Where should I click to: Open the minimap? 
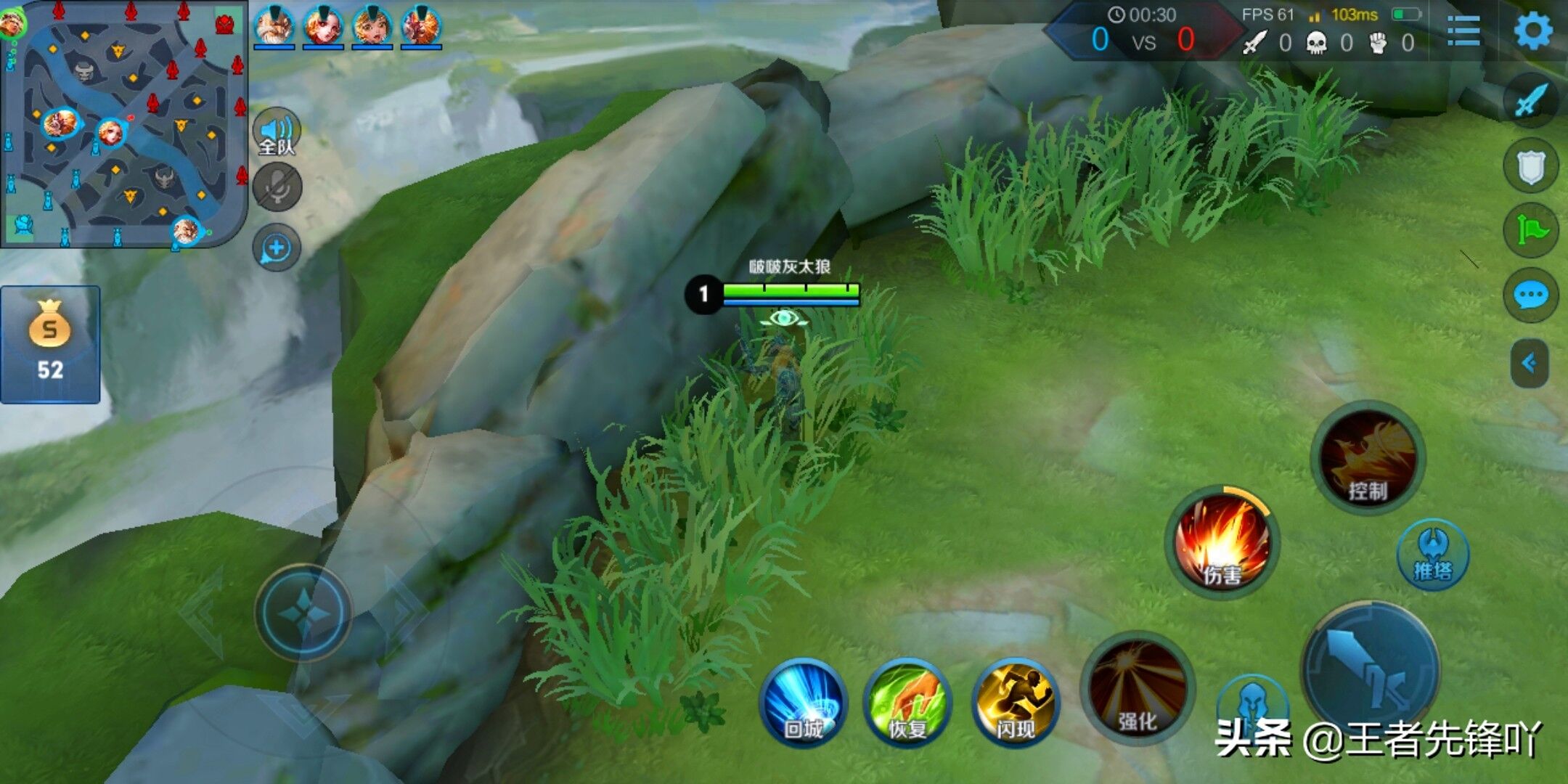pyautogui.click(x=123, y=123)
